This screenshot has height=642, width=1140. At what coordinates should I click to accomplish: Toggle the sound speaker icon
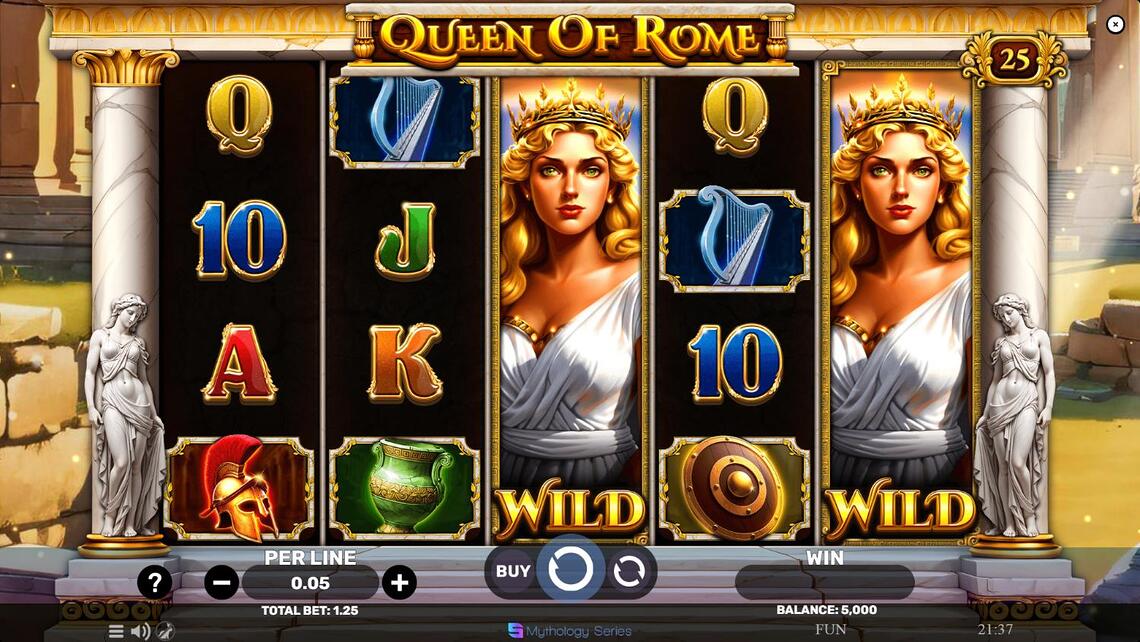point(140,631)
